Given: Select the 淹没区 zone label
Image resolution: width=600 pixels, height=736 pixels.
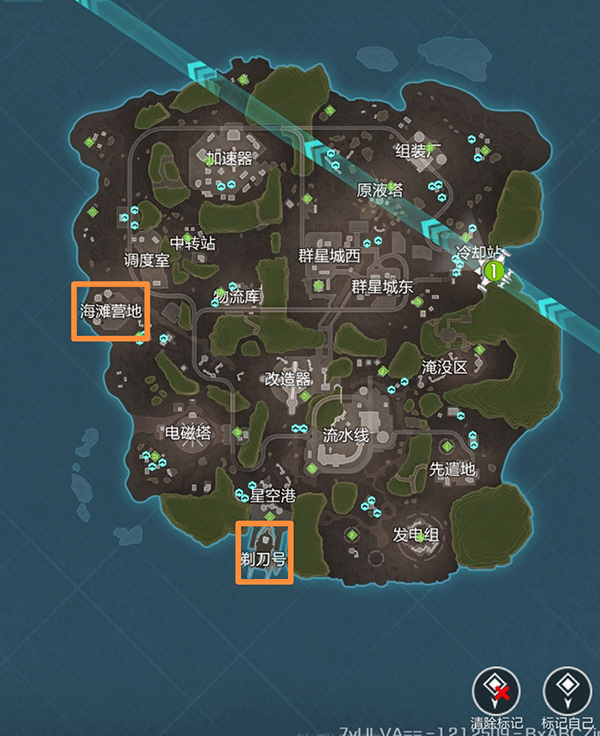Looking at the screenshot, I should click(444, 367).
